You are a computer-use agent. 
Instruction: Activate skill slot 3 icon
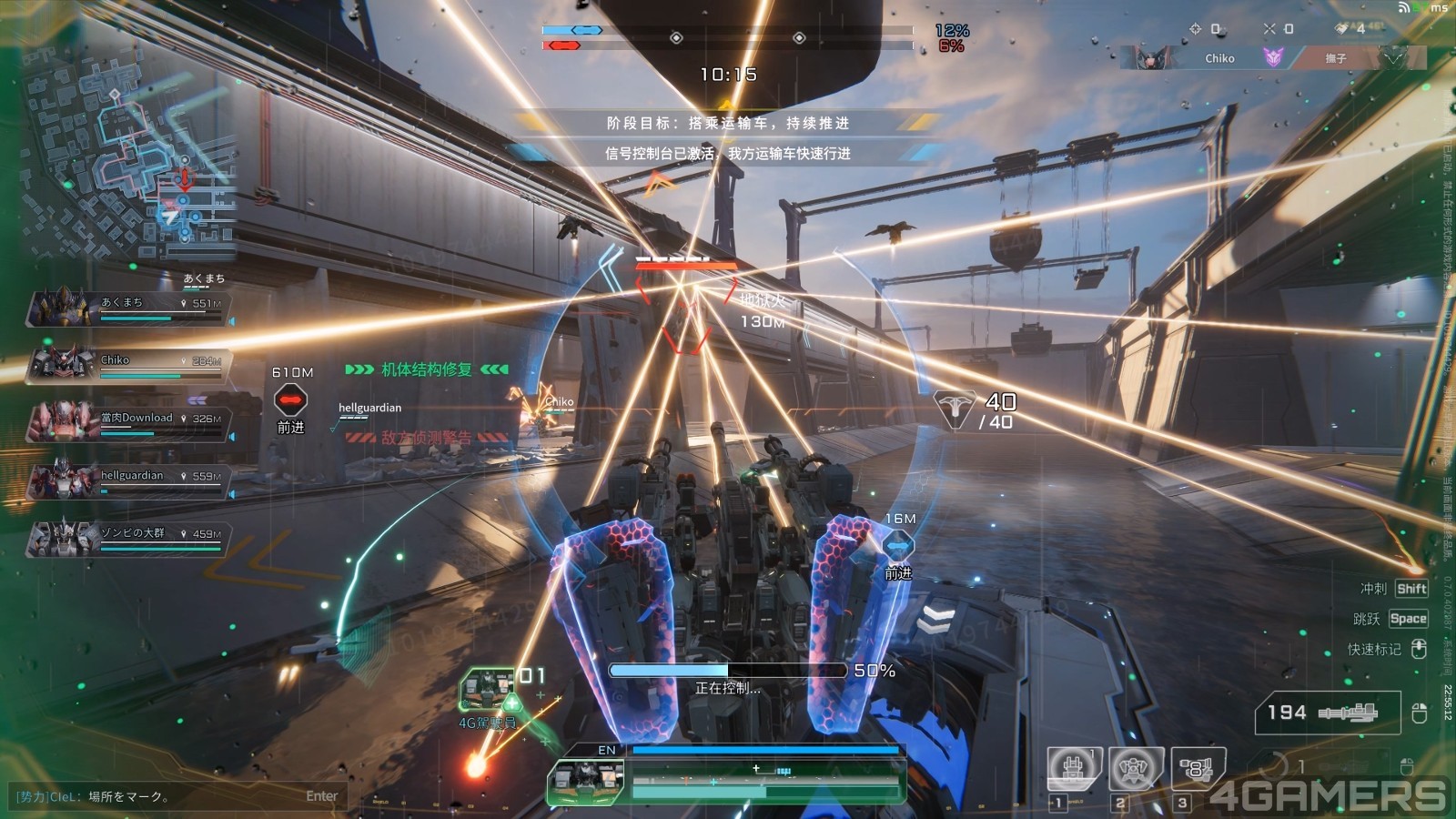[x=1197, y=769]
